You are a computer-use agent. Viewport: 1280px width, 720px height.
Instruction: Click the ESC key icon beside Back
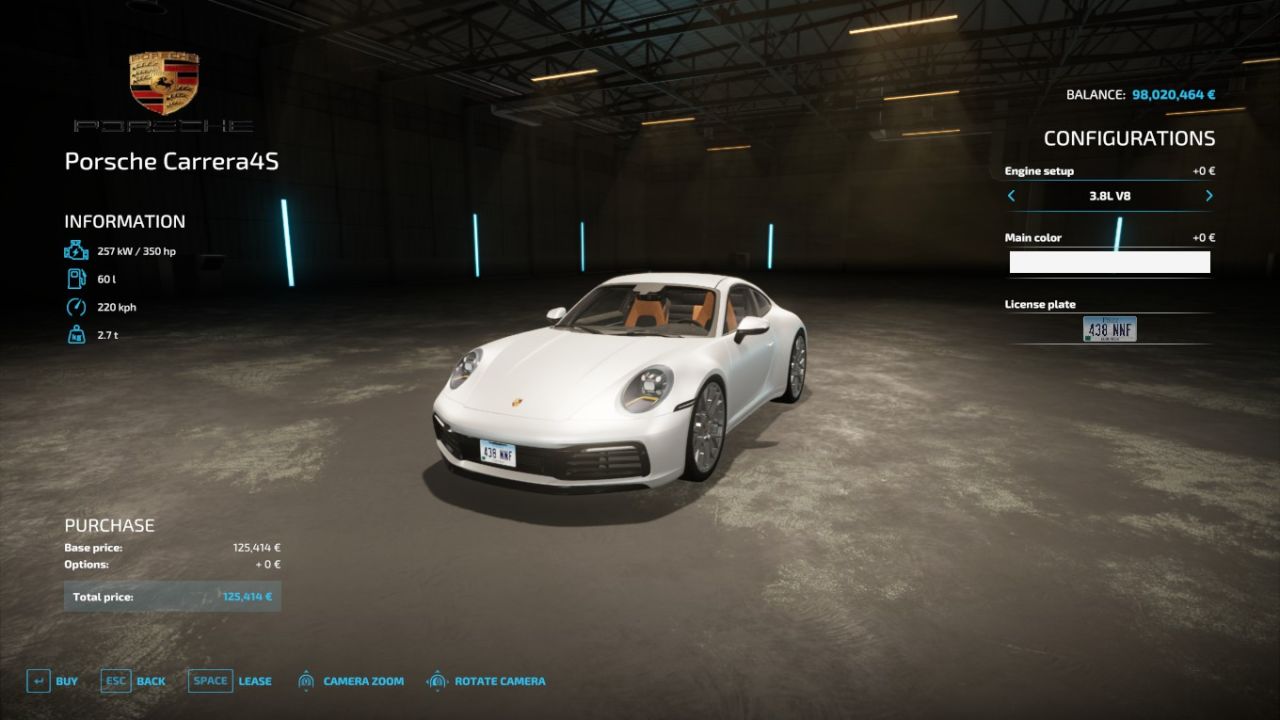click(115, 680)
